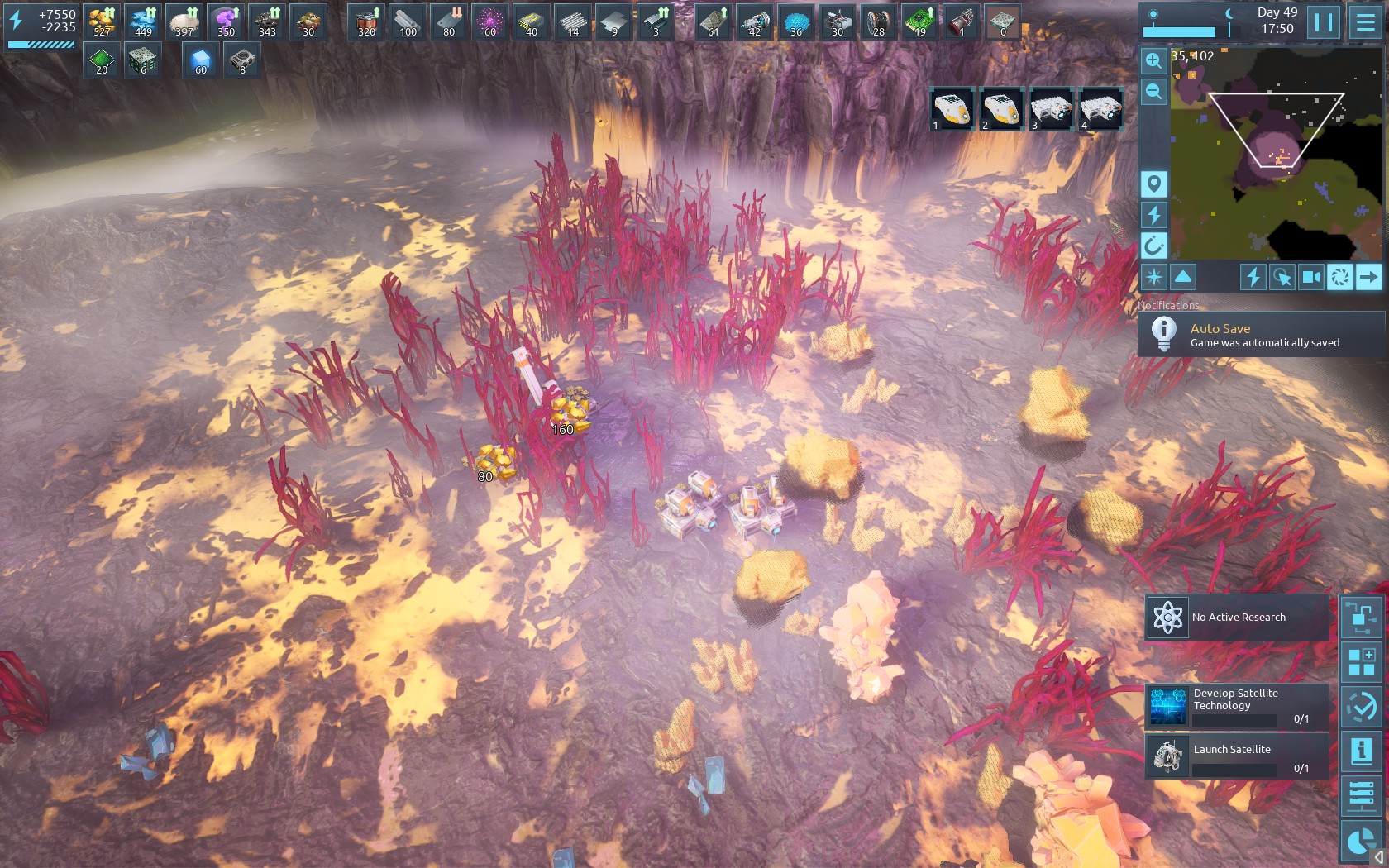Pause the game with the pause button
Image resolution: width=1389 pixels, height=868 pixels.
pos(1323,22)
